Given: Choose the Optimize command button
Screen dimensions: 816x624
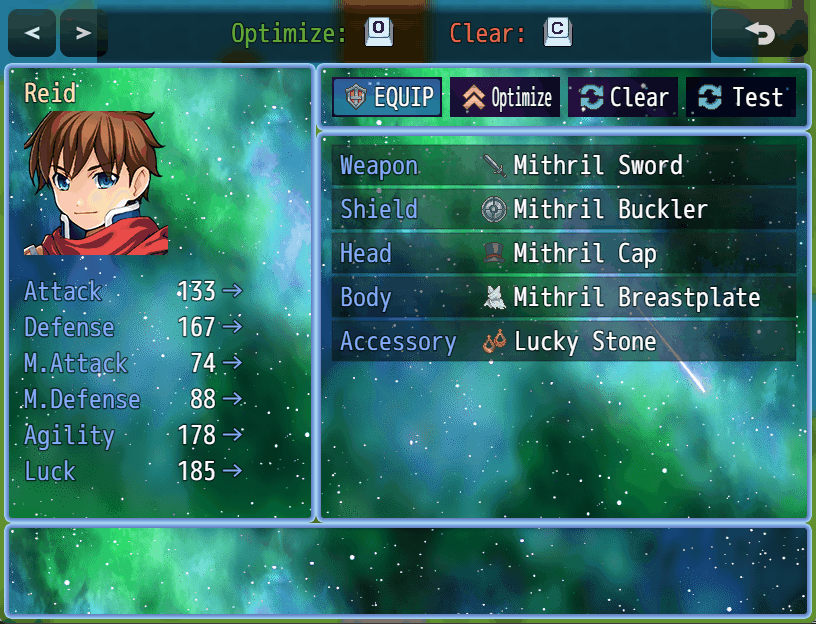Looking at the screenshot, I should coord(505,97).
